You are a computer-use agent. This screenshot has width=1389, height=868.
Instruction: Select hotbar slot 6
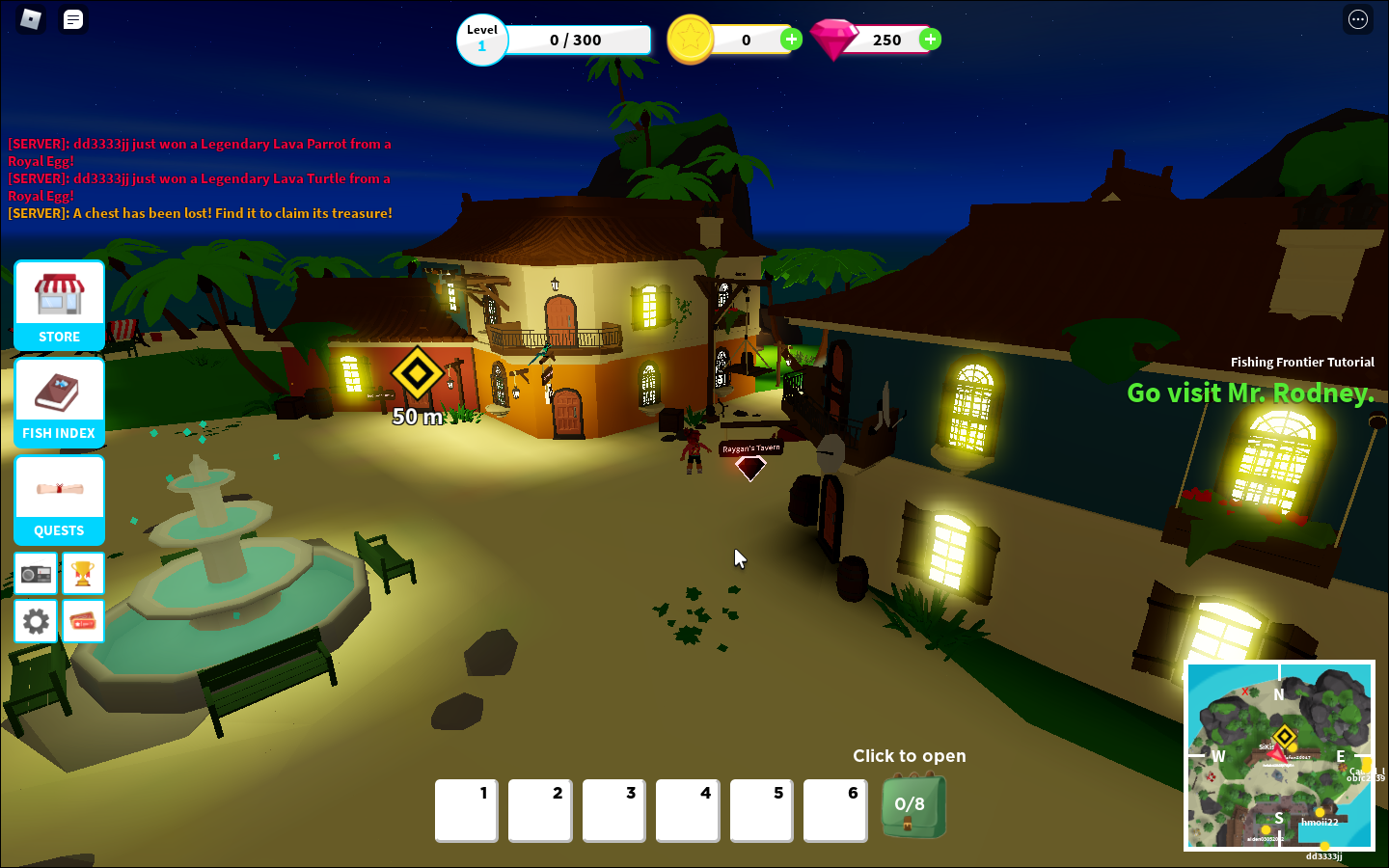[x=835, y=810]
